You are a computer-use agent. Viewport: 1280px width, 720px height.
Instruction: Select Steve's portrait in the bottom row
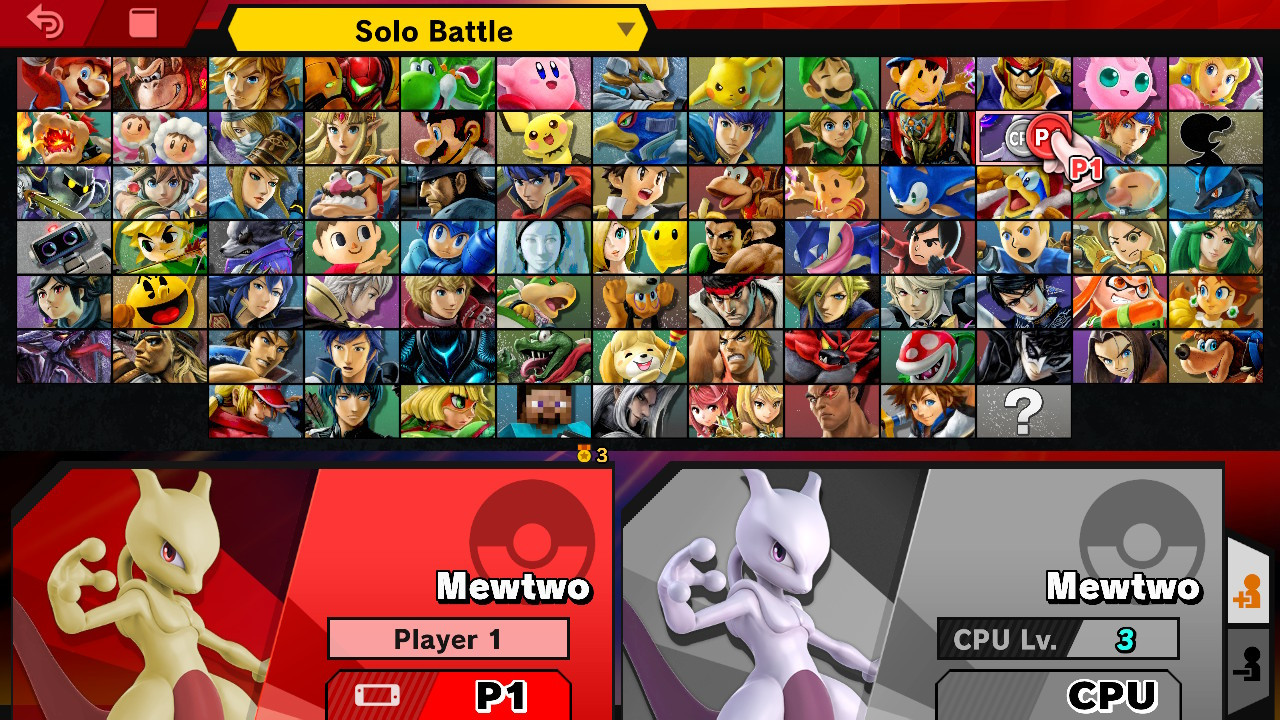tap(543, 410)
